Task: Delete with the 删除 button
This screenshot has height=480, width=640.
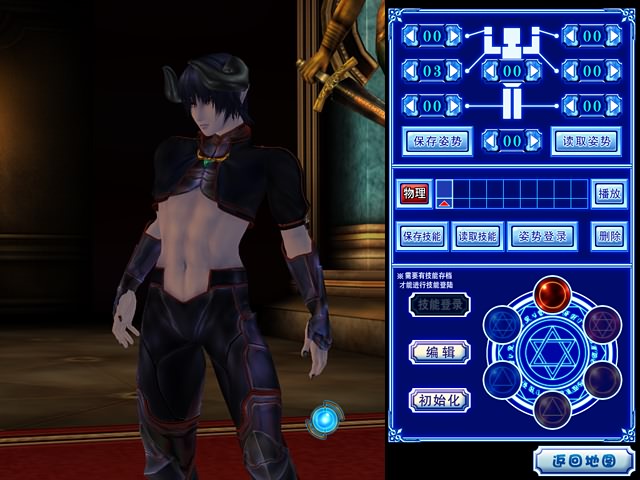Action: (x=608, y=237)
